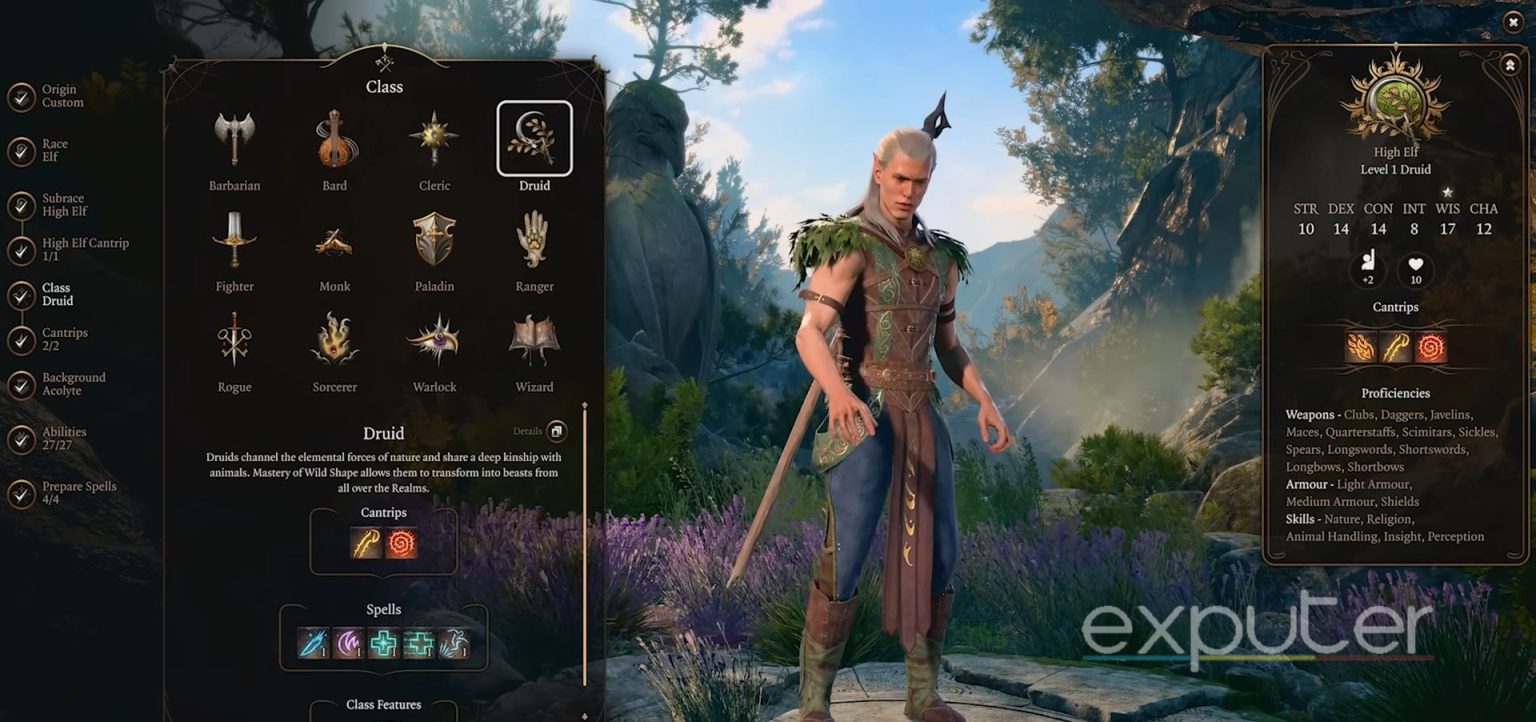Pick the Warlock class
1536x722 pixels.
pyautogui.click(x=434, y=340)
